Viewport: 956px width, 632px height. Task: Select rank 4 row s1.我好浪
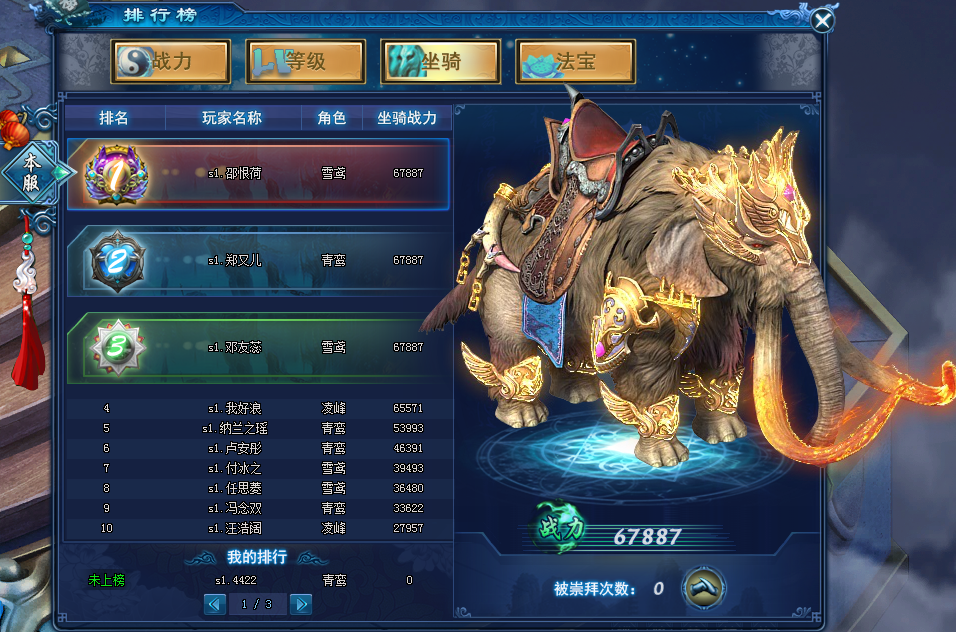click(258, 408)
